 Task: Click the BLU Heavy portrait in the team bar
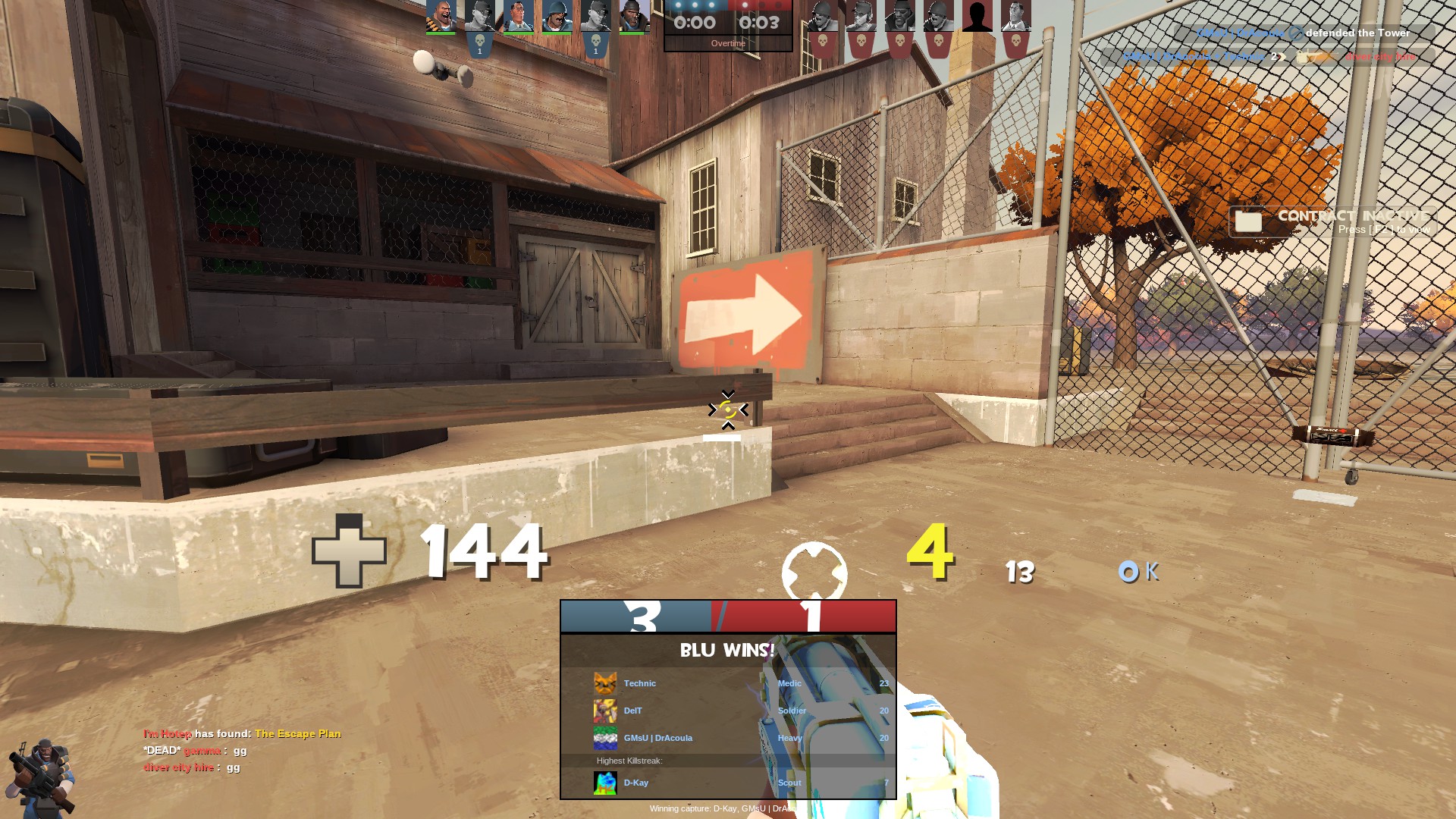(441, 17)
